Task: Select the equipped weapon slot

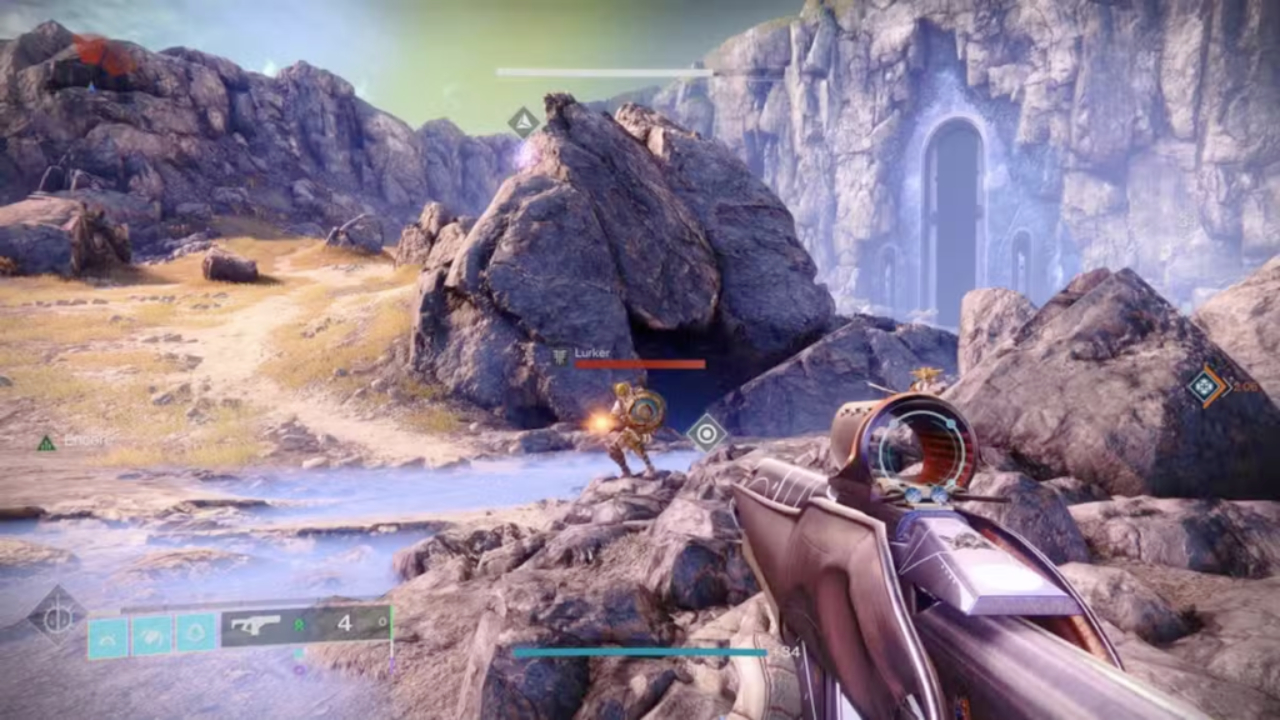Action: 306,625
